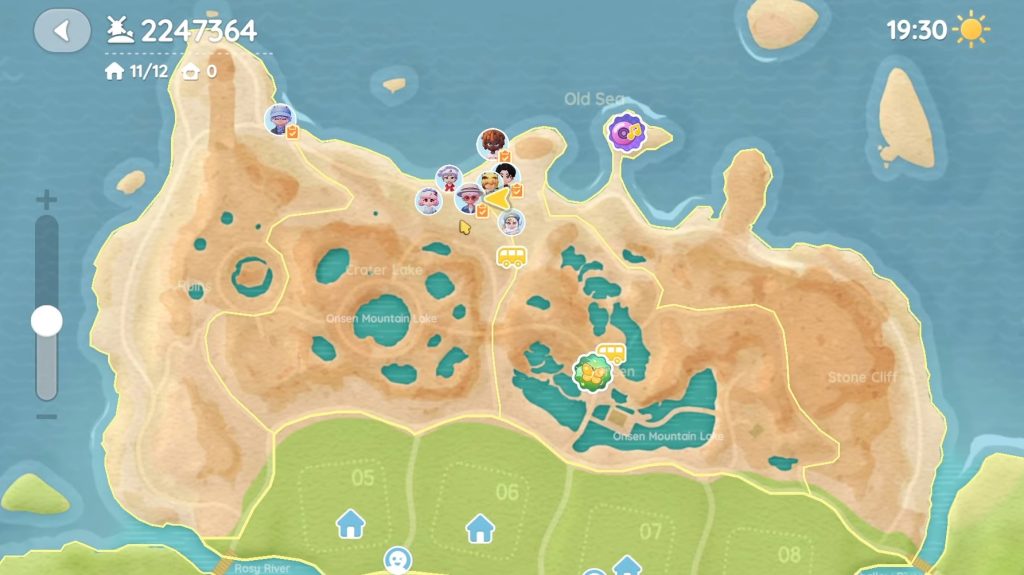Select the purple music note map marker
1024x575 pixels.
(627, 132)
